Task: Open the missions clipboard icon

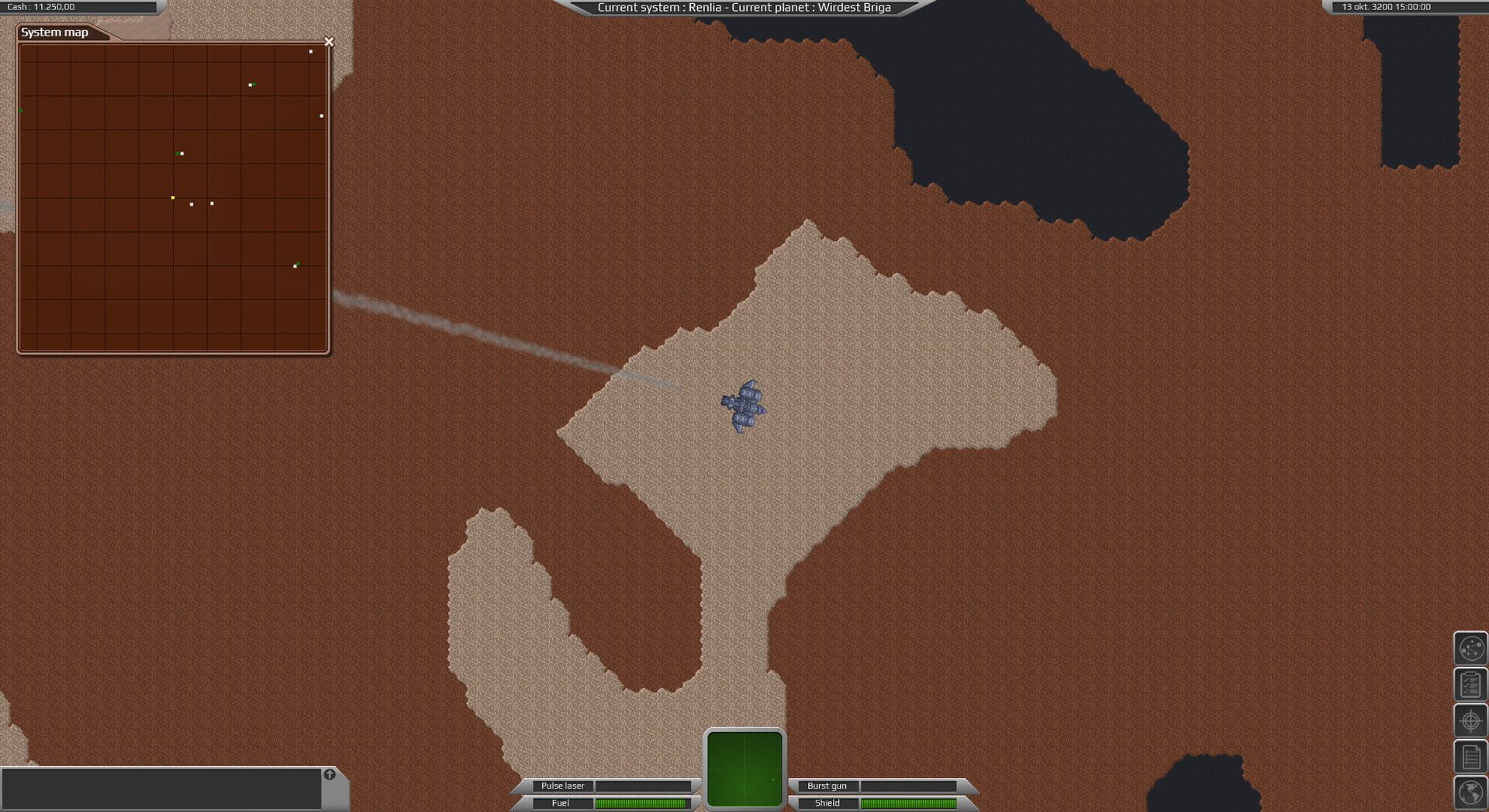Action: pyautogui.click(x=1471, y=684)
